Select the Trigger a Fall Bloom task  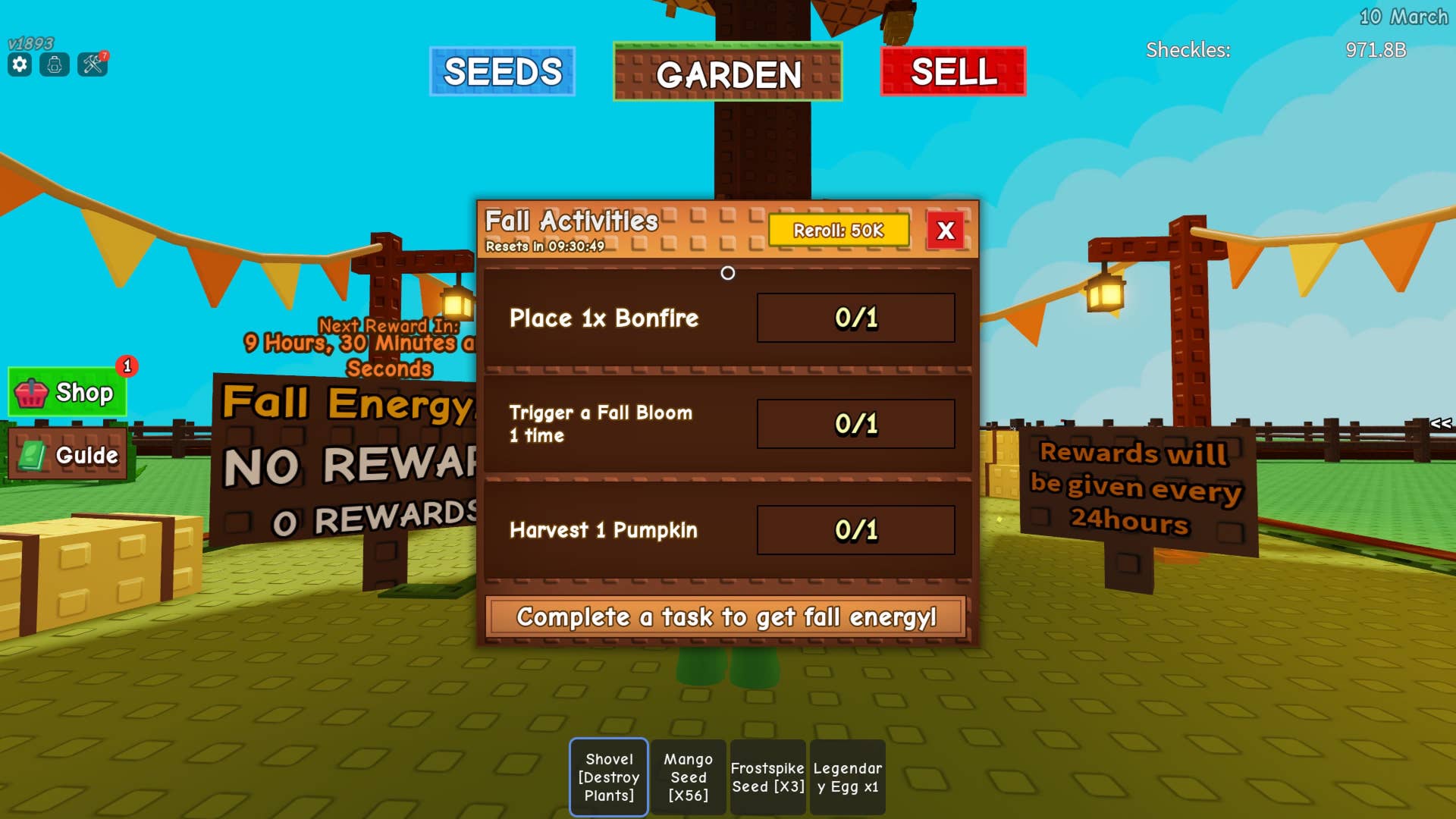pos(727,424)
